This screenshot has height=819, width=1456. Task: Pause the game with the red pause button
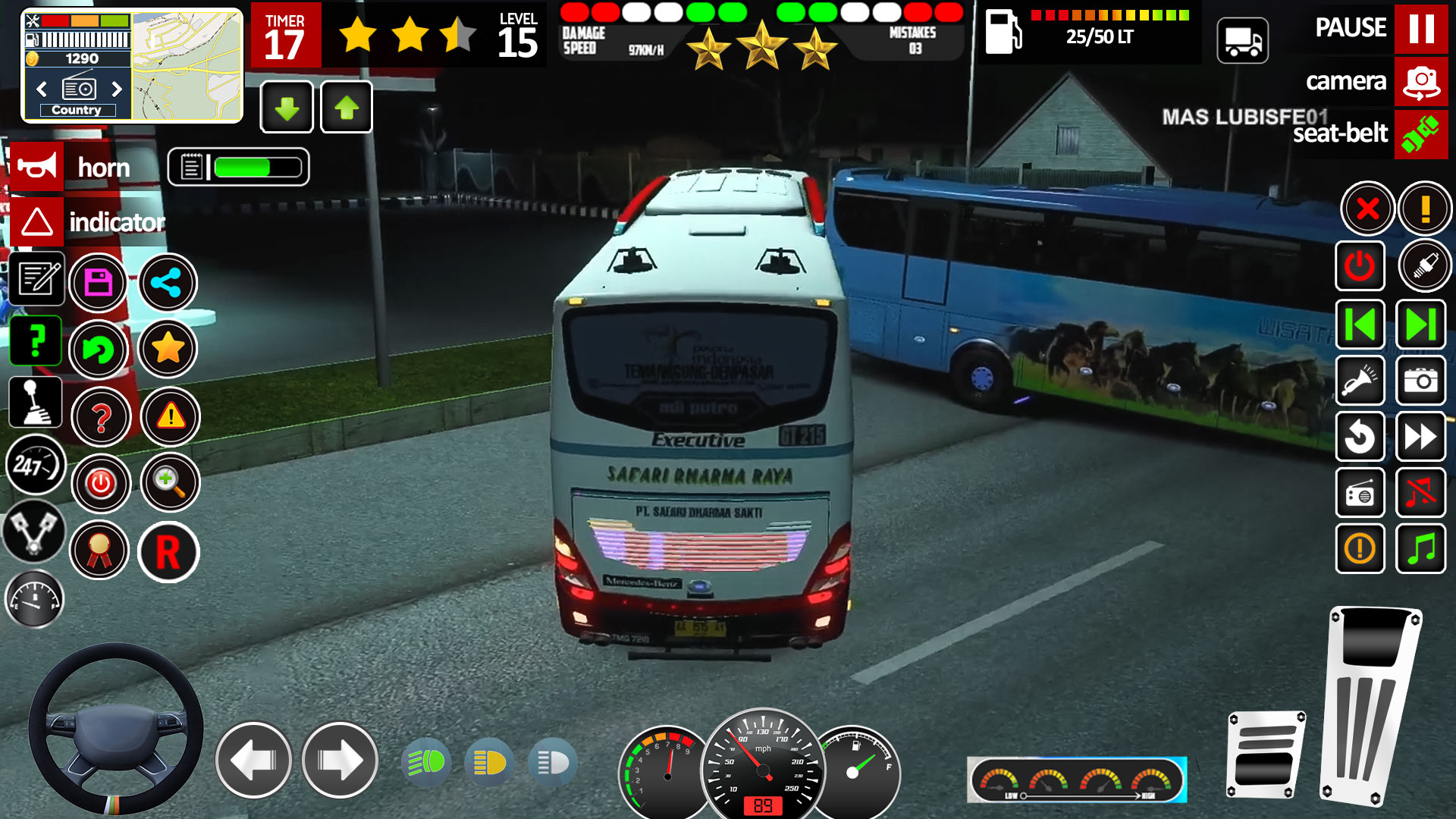point(1420,28)
